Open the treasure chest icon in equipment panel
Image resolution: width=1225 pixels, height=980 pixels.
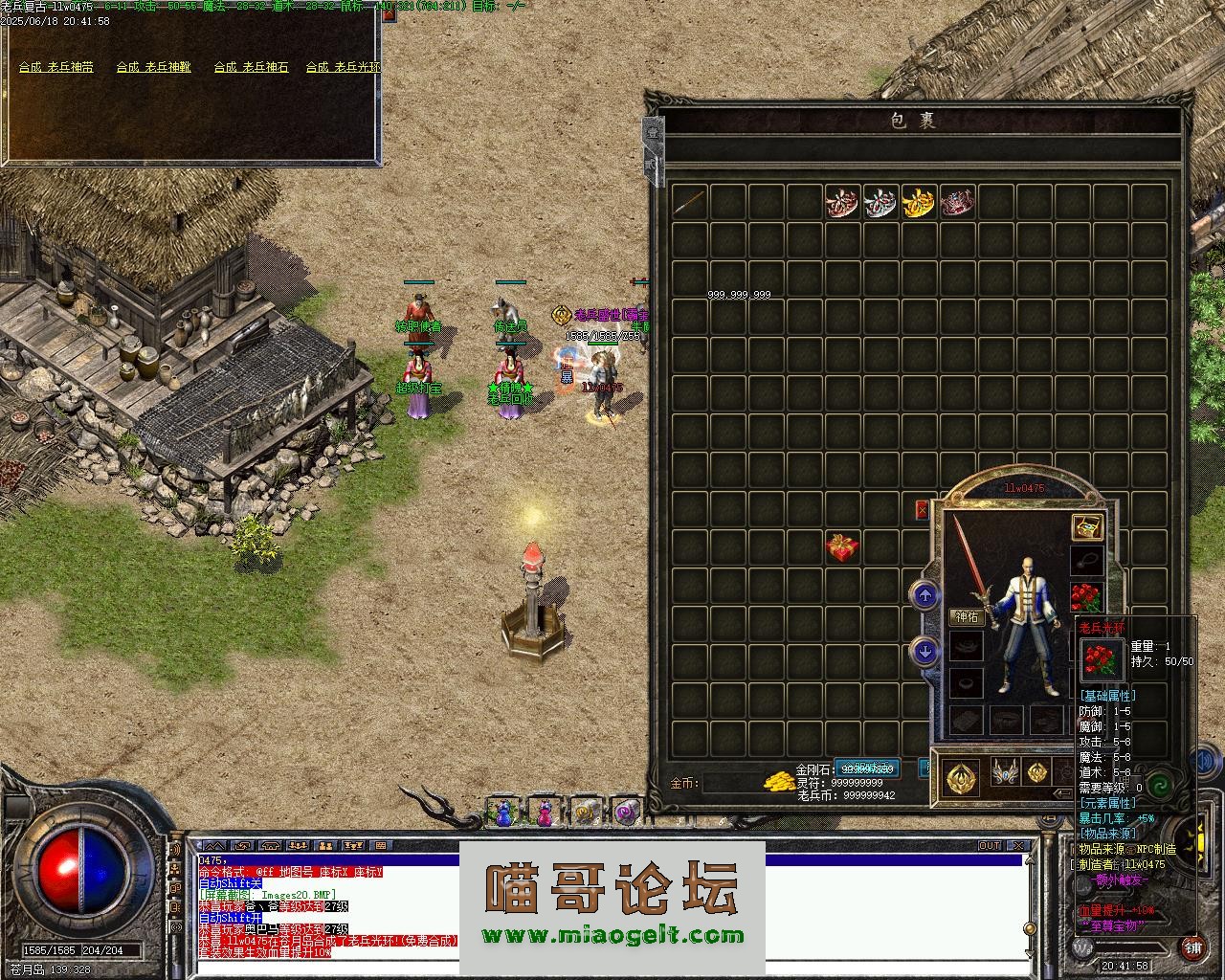click(x=1086, y=526)
